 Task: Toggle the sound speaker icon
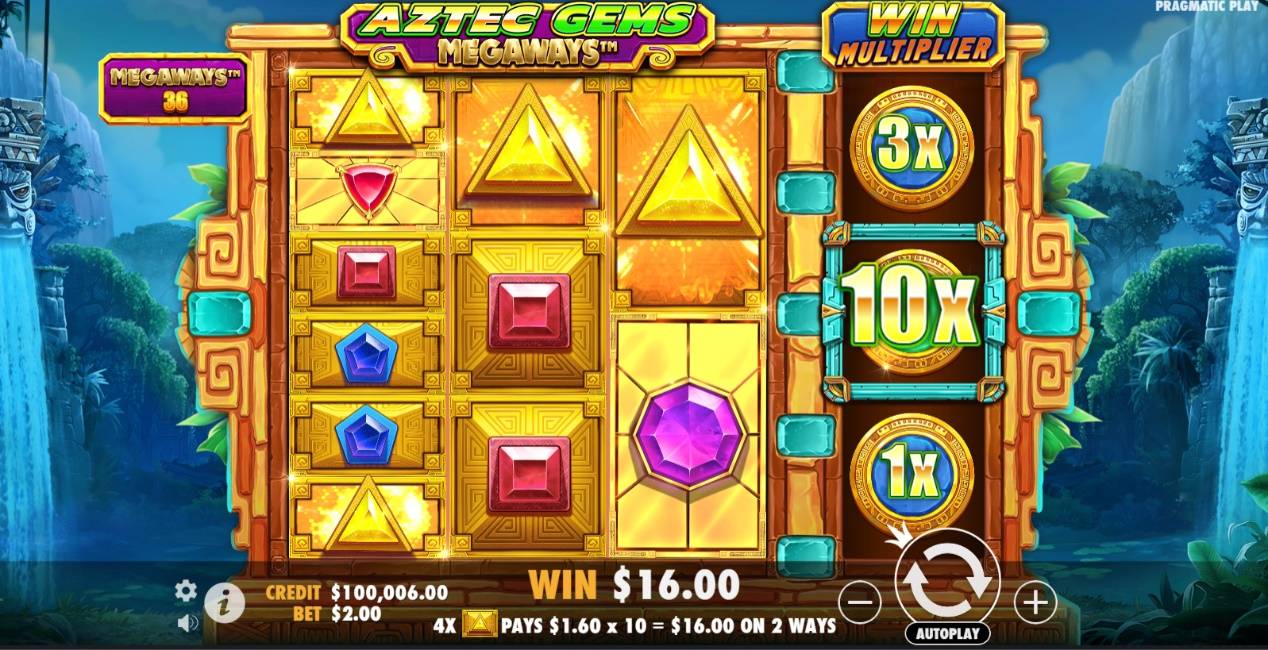tap(187, 623)
